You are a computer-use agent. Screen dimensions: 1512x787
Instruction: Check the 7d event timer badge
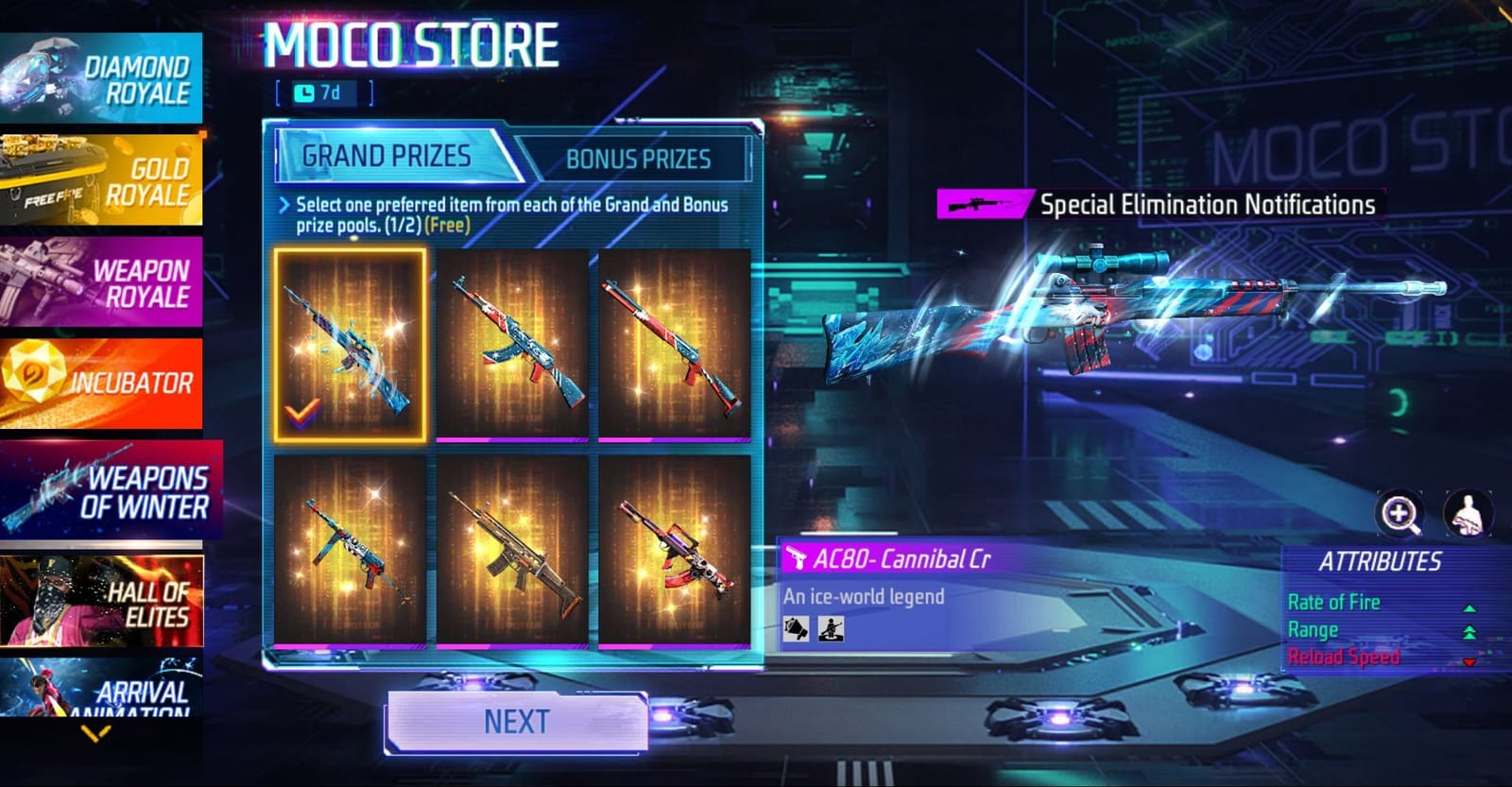[x=324, y=94]
